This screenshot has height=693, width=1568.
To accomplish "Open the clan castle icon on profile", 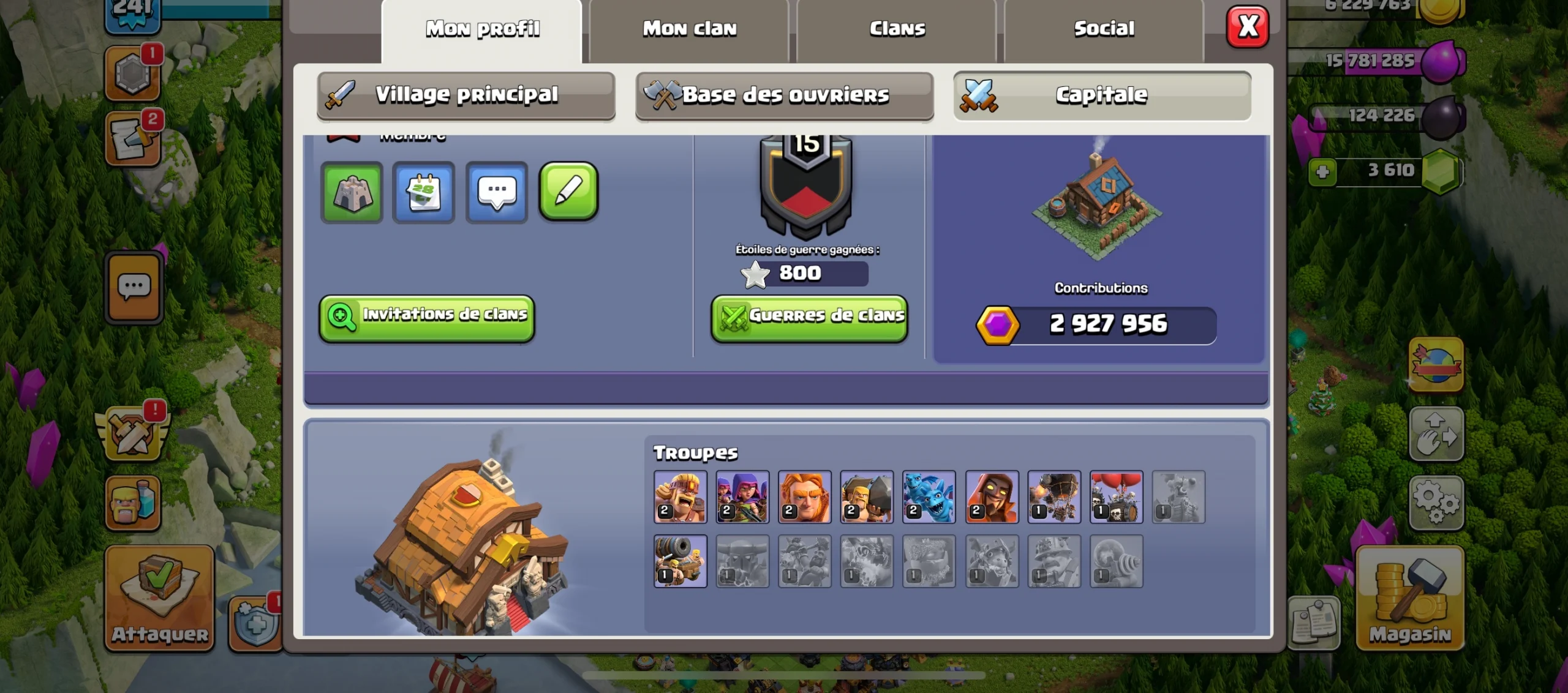I will click(x=352, y=193).
